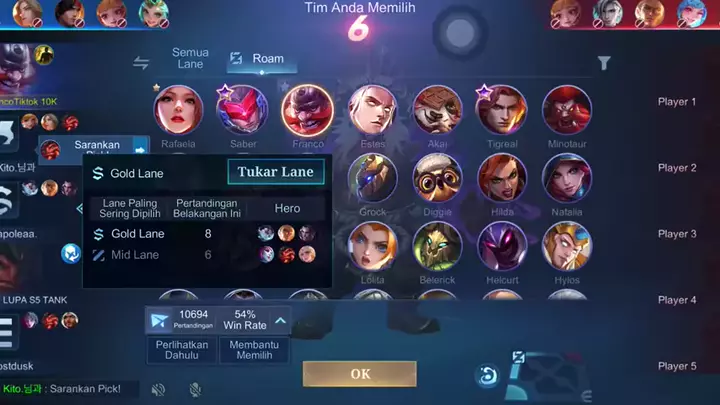Choose Estes as your hero

click(x=372, y=110)
